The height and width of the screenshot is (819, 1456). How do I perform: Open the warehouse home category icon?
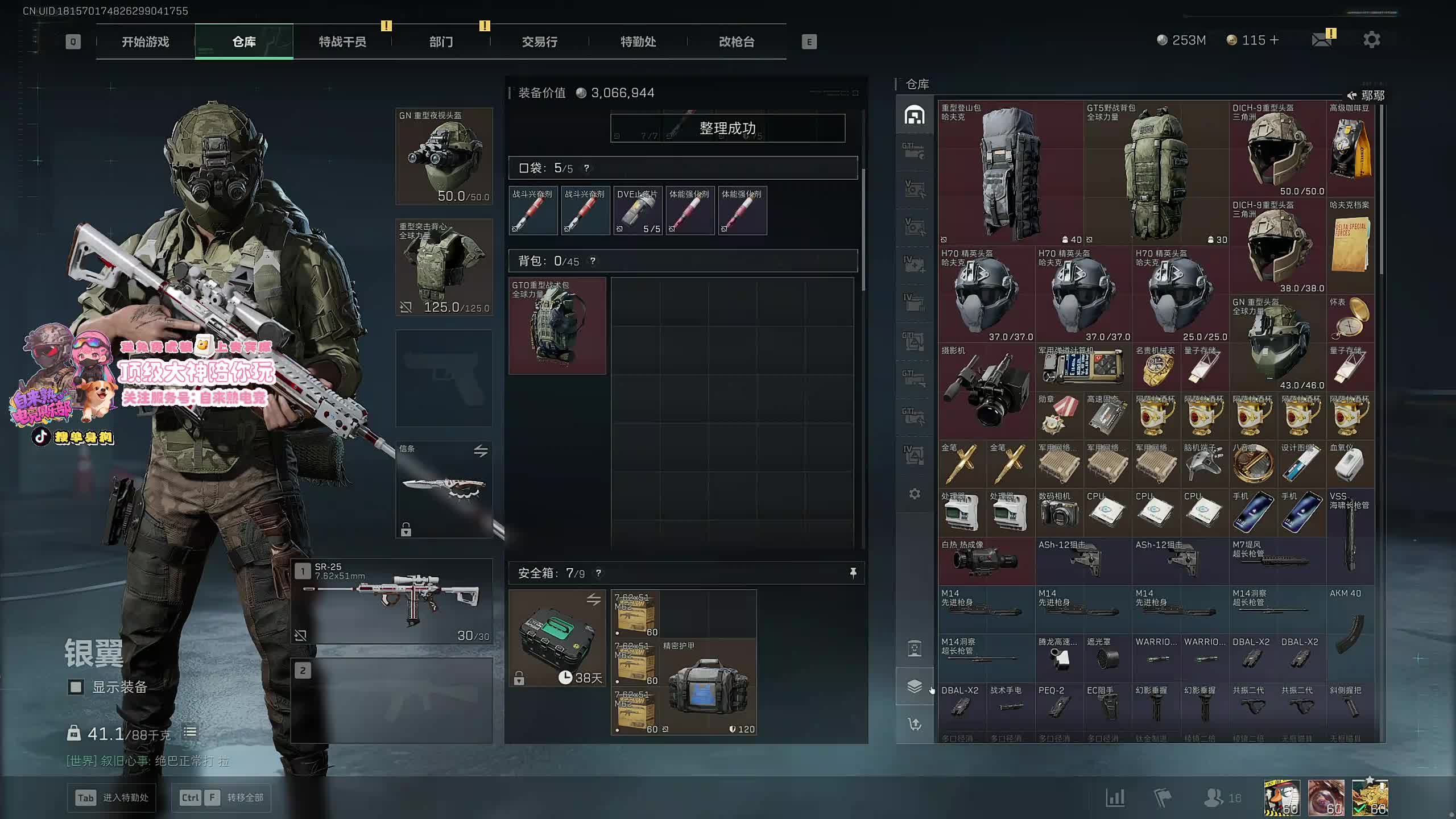pos(914,115)
